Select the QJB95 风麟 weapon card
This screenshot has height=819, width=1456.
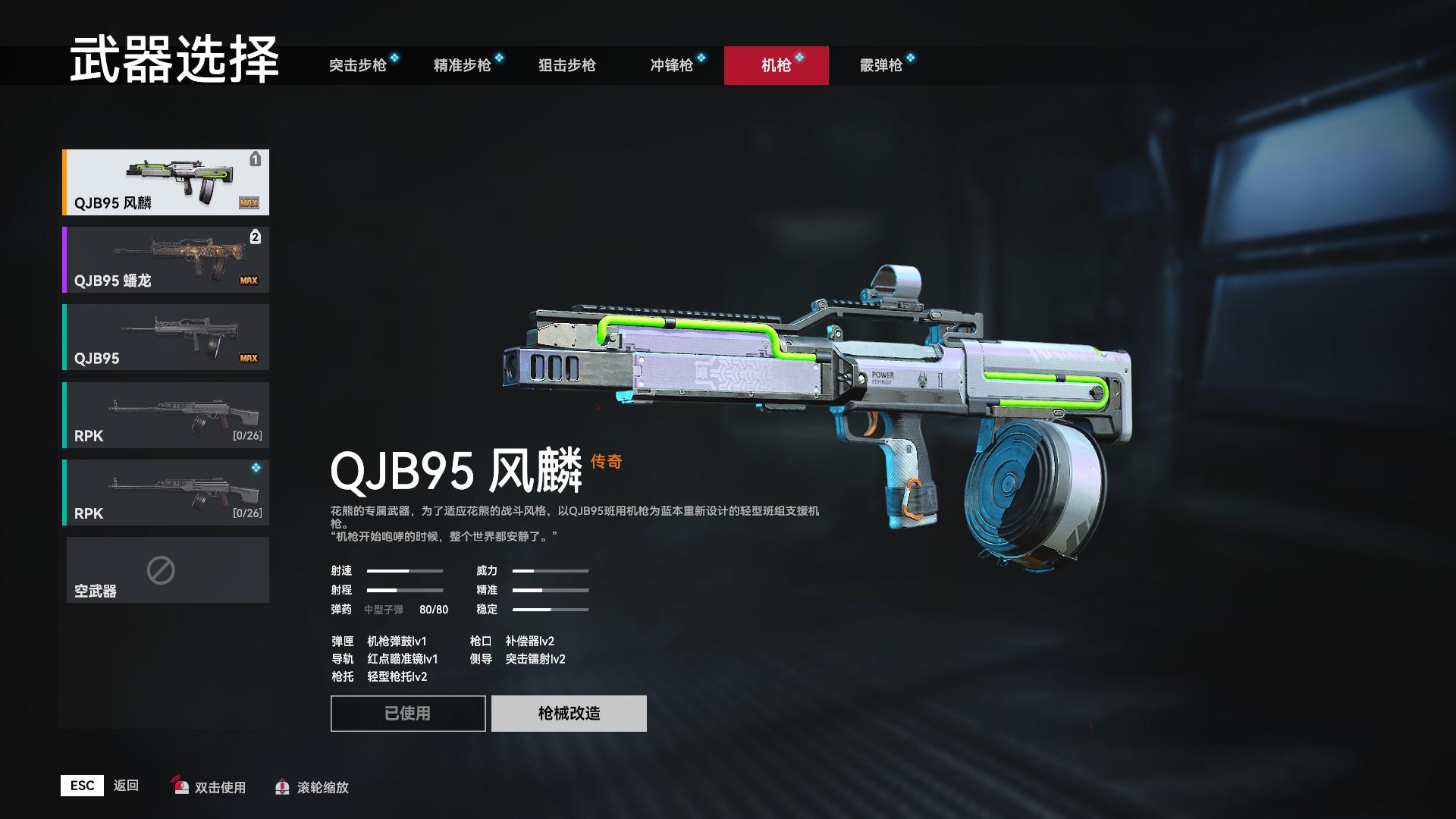[166, 182]
